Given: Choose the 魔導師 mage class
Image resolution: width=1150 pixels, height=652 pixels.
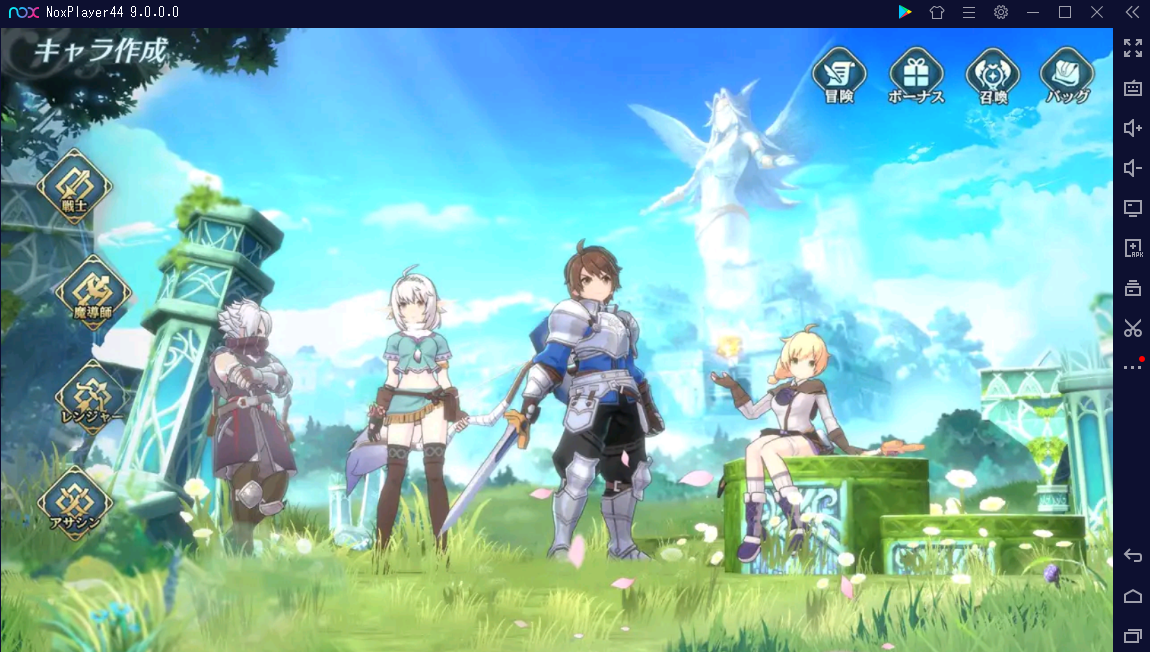Looking at the screenshot, I should (93, 292).
